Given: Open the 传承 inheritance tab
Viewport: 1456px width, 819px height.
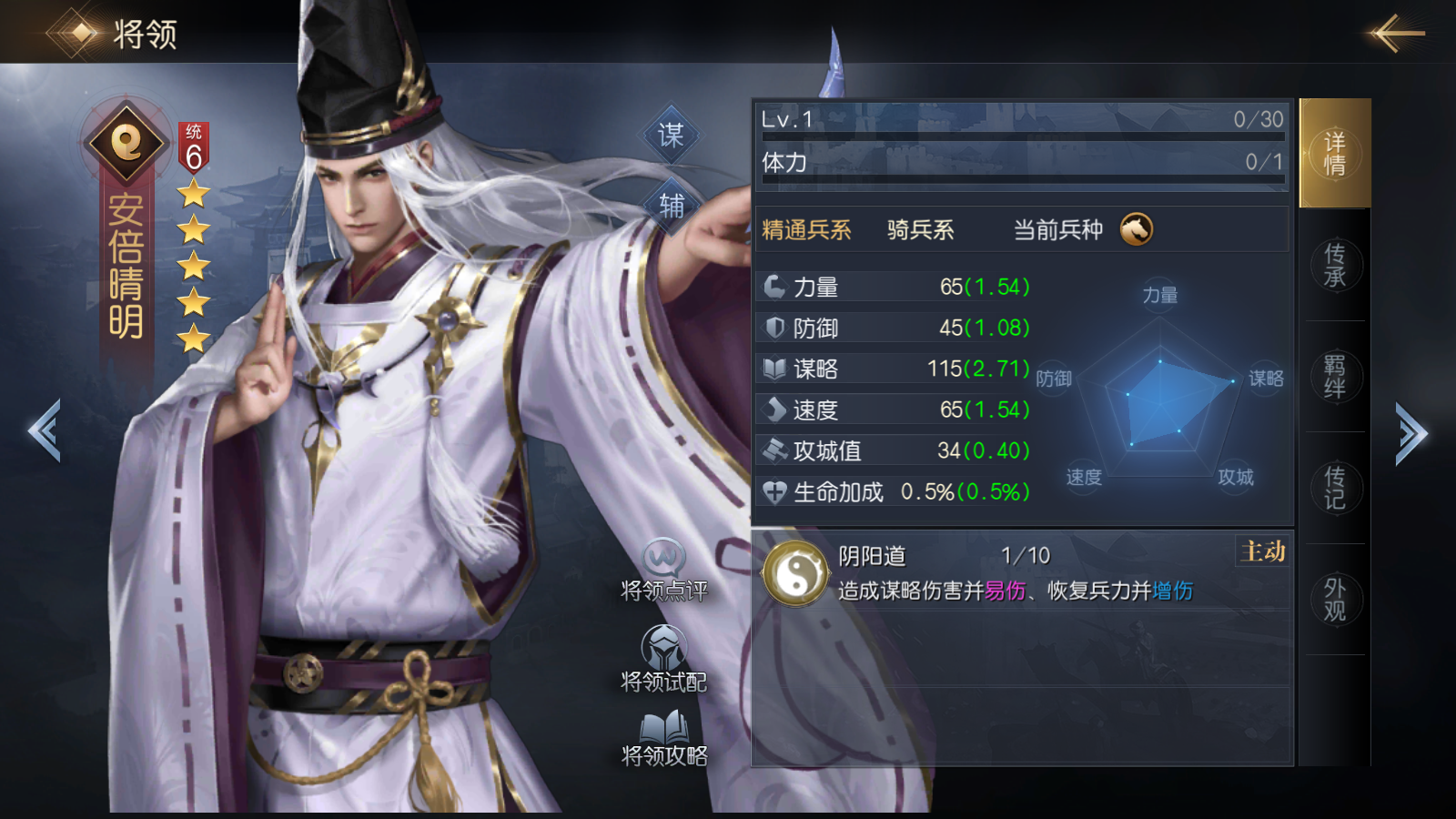Looking at the screenshot, I should [1334, 265].
